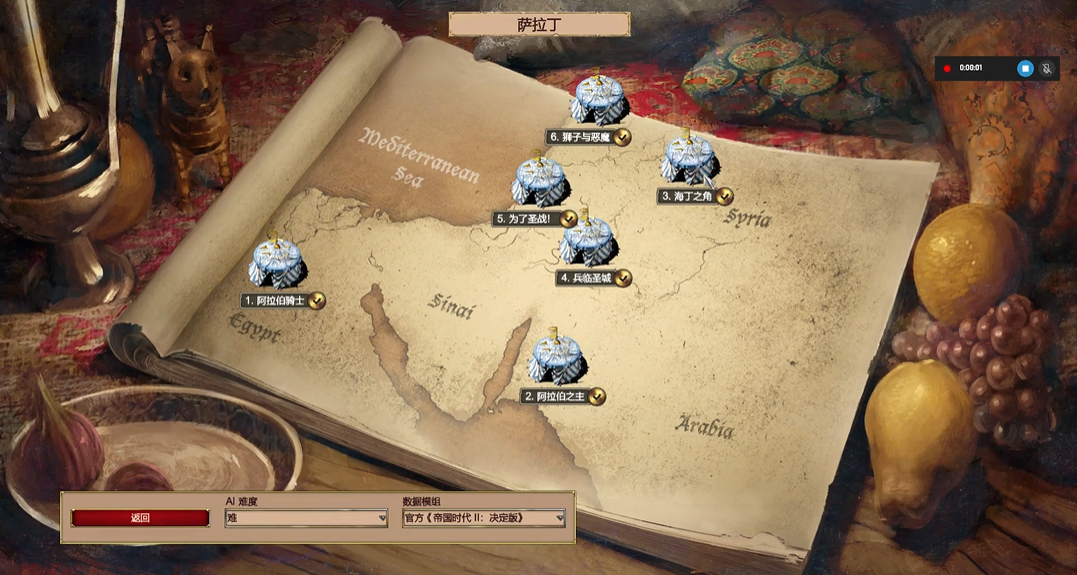Open scenario 3 海丁之角
Screen dimensions: 1077x575
coord(689,161)
